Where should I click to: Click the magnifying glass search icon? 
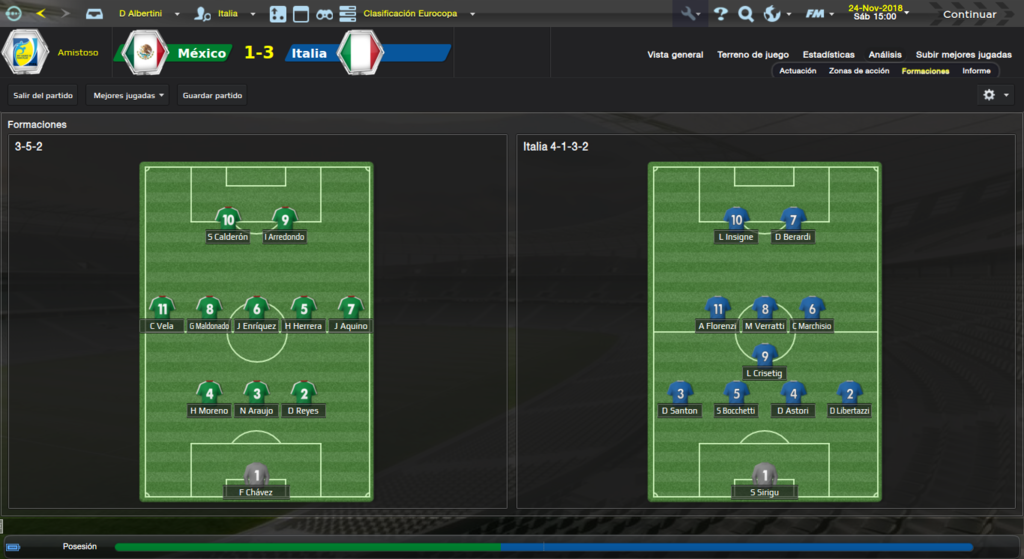[745, 14]
